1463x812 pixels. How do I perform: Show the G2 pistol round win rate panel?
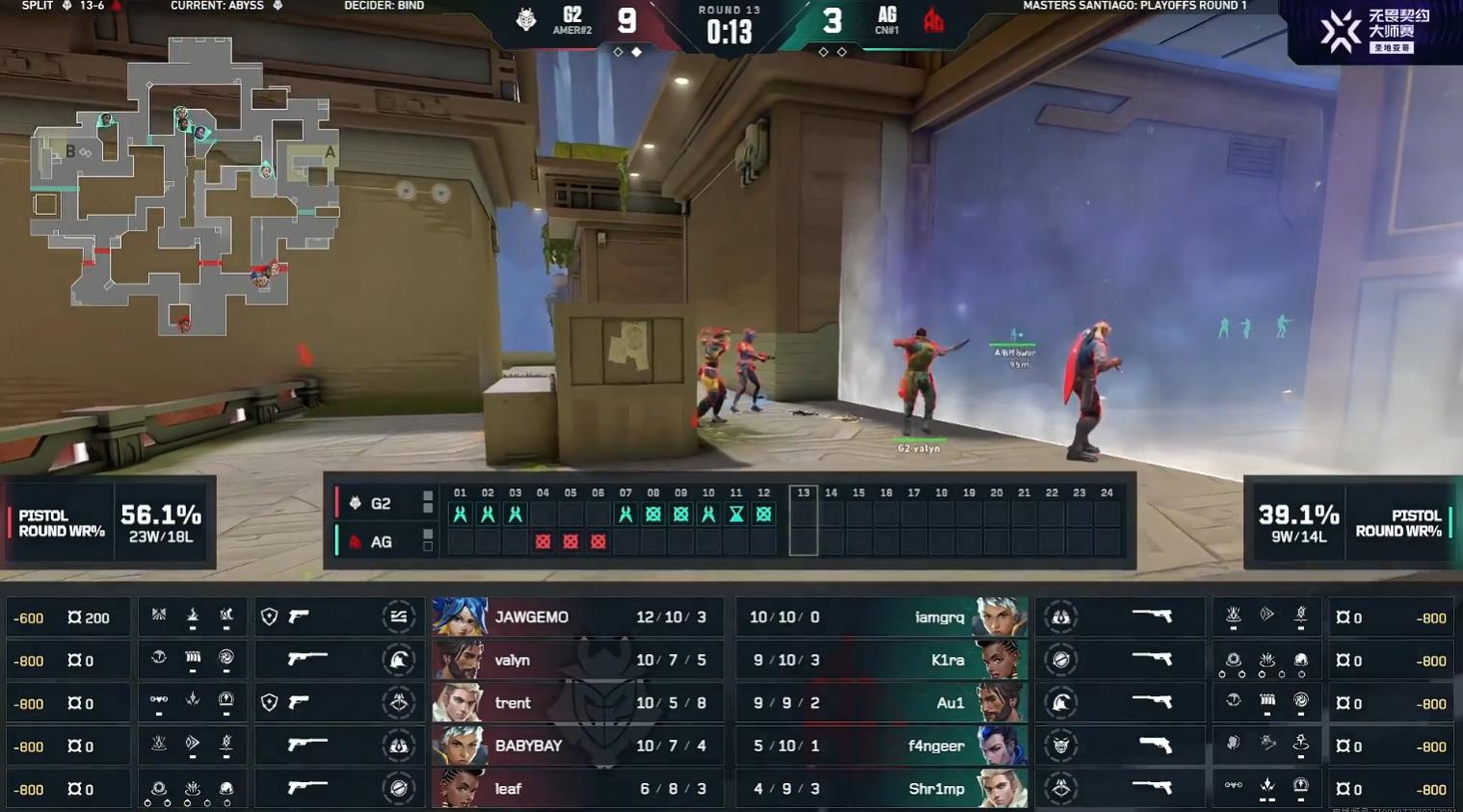pyautogui.click(x=110, y=523)
